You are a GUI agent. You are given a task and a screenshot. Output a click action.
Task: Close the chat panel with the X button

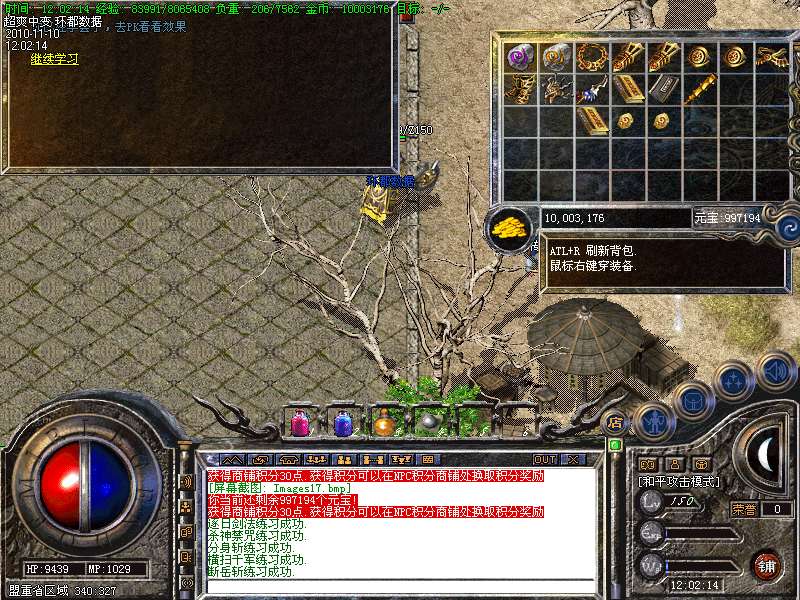click(573, 459)
